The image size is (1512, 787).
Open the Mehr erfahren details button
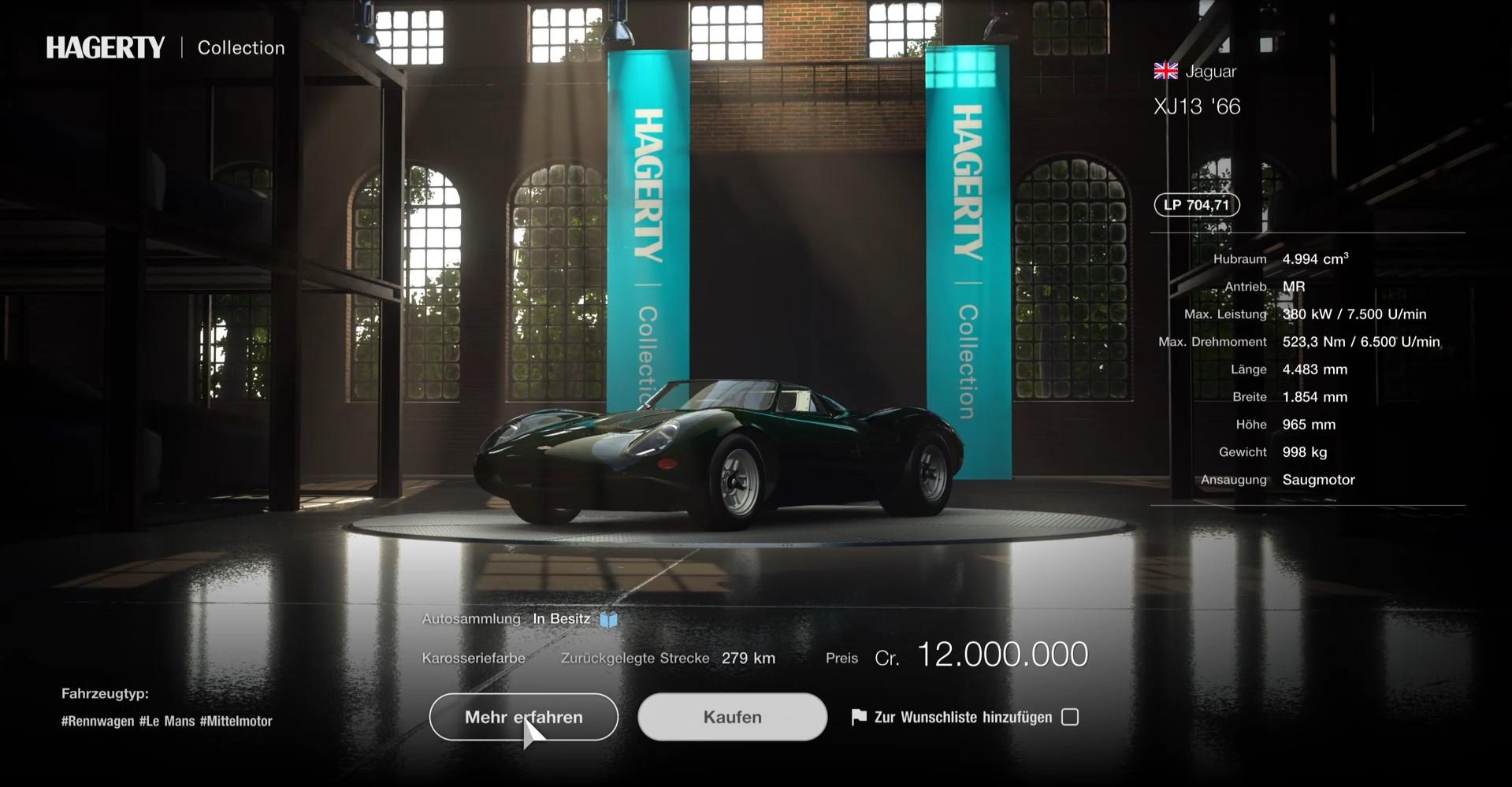(523, 717)
